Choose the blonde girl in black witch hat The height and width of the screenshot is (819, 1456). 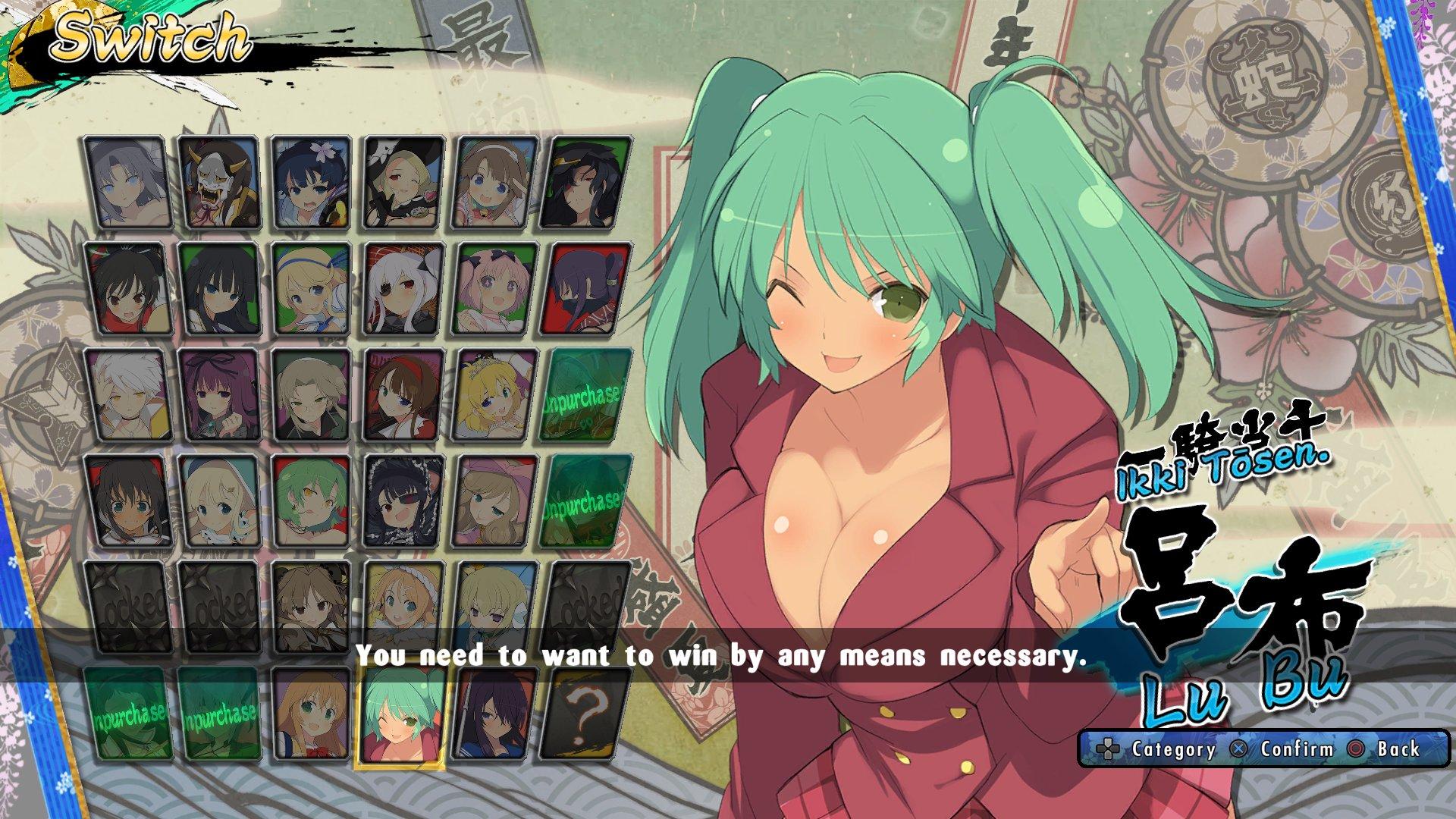coord(403,183)
